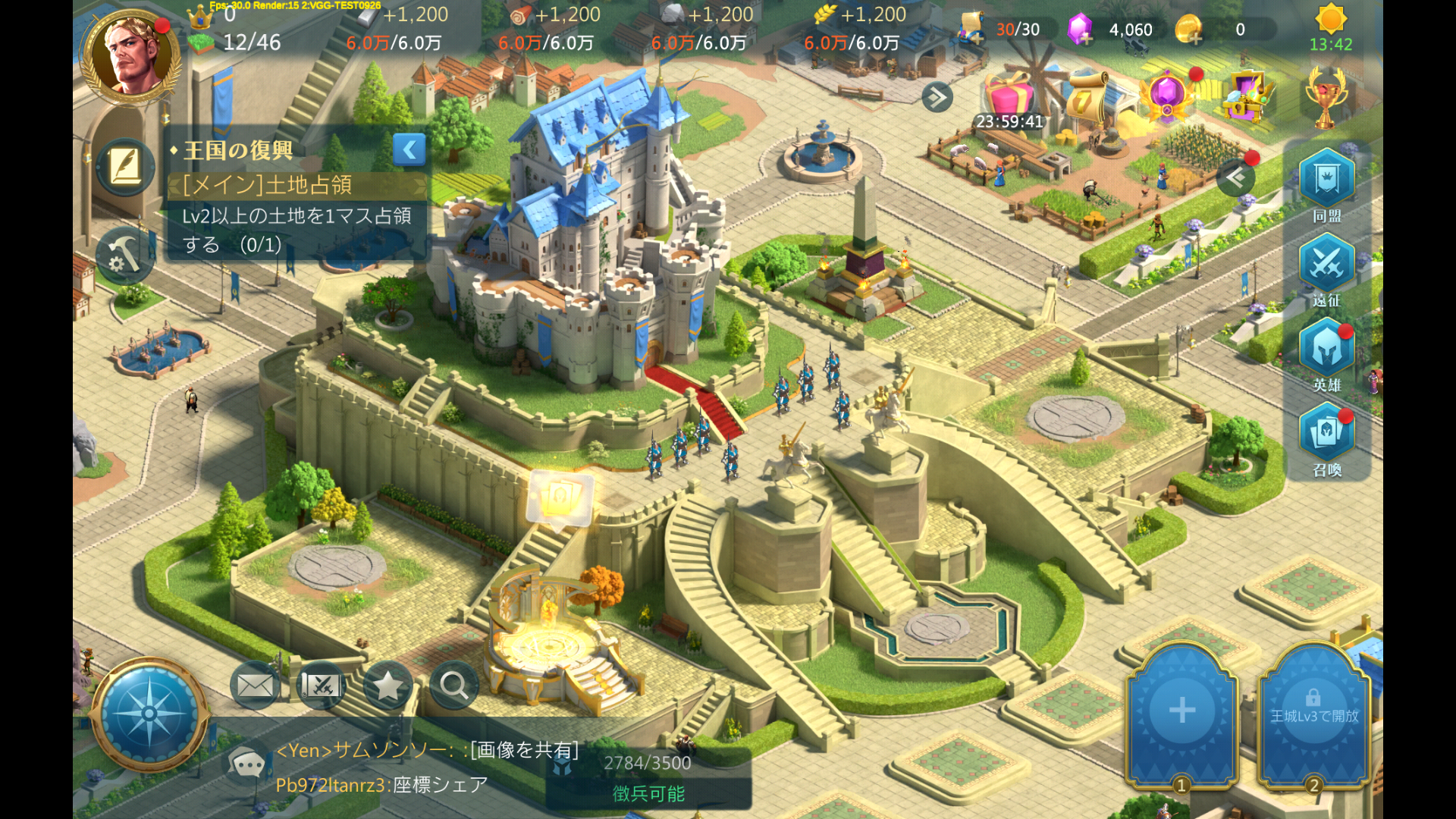Select march queue slot 1
Screen dimensions: 1456x819
(x=1180, y=713)
